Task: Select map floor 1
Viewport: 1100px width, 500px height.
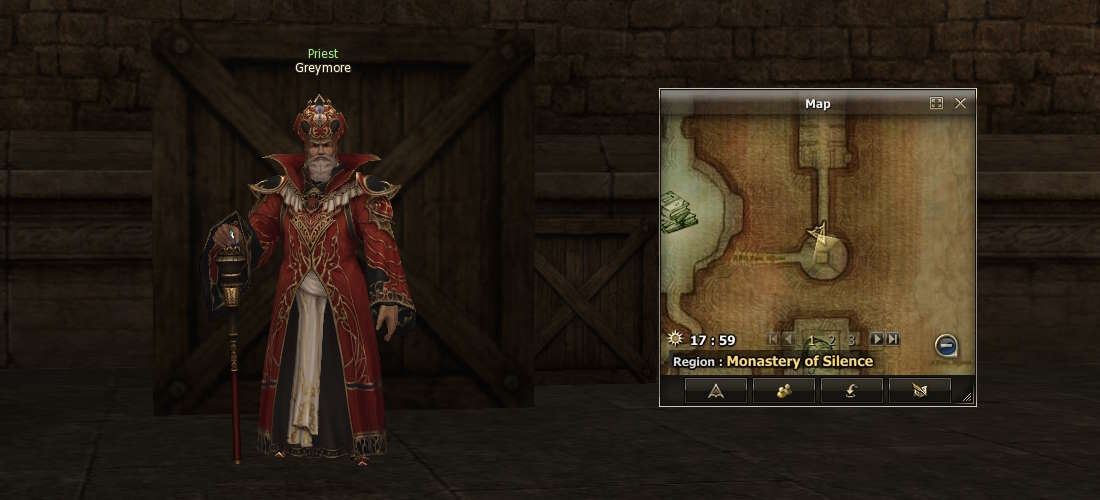Action: coord(811,340)
